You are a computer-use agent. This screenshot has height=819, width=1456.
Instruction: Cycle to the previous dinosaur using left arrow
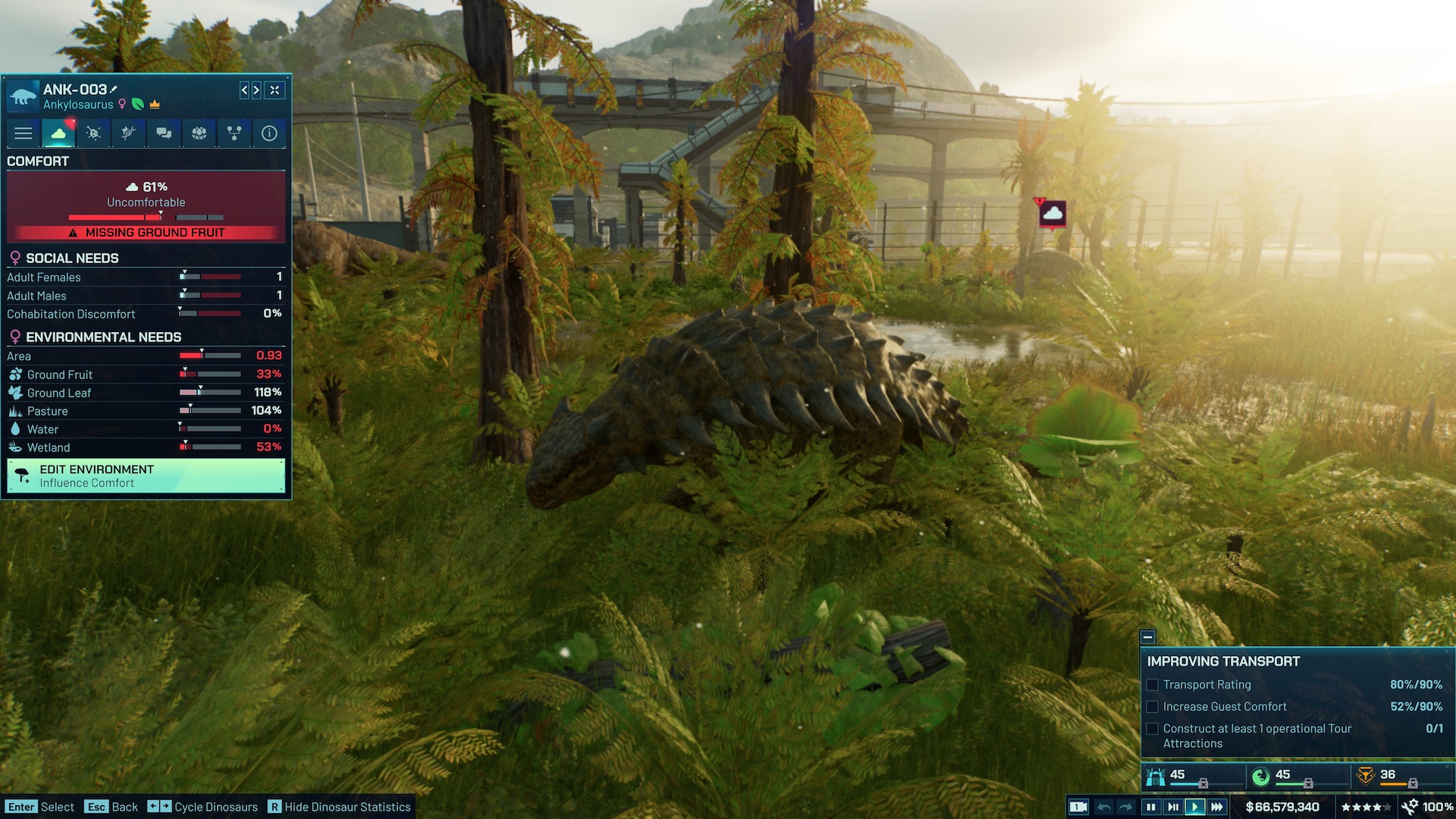coord(244,90)
